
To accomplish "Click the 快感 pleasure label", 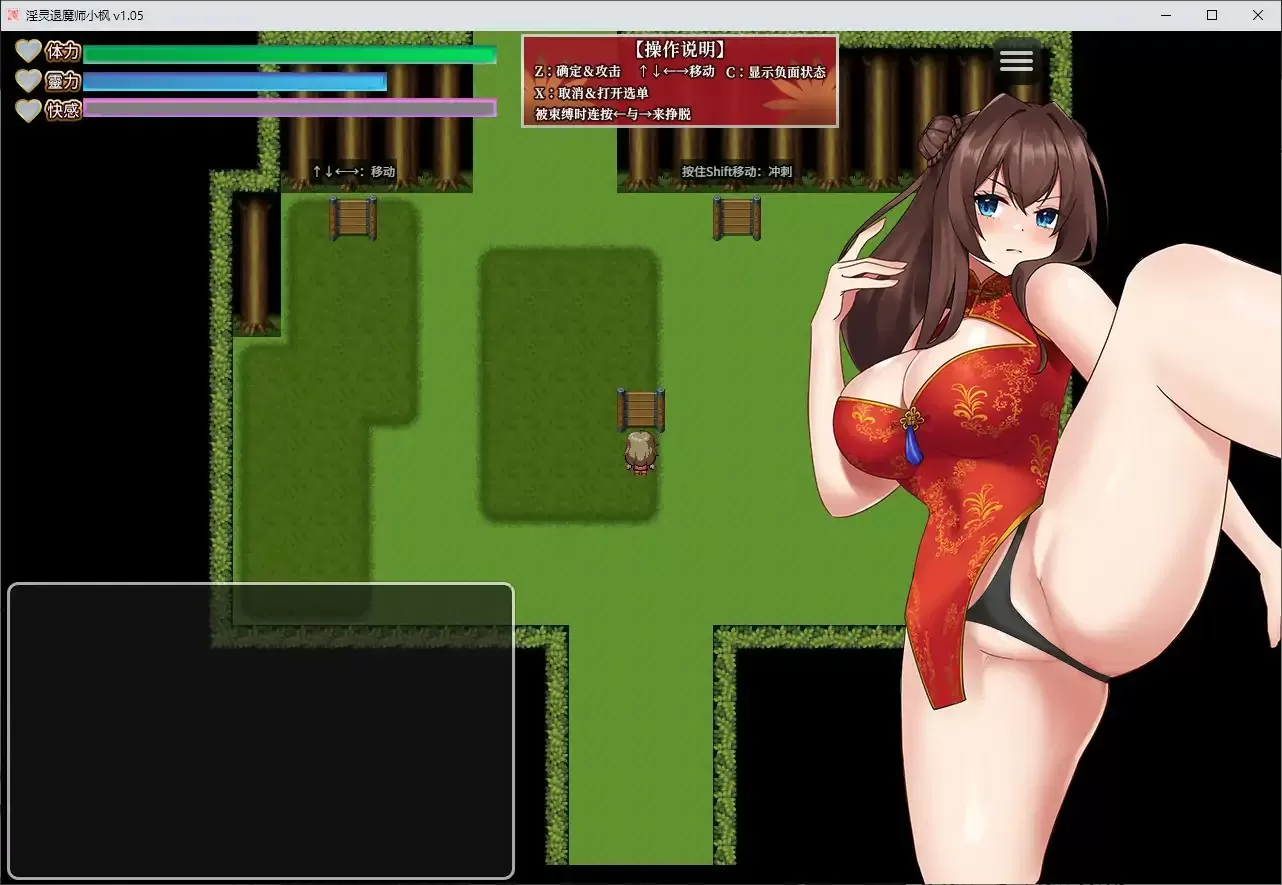I will pyautogui.click(x=62, y=111).
